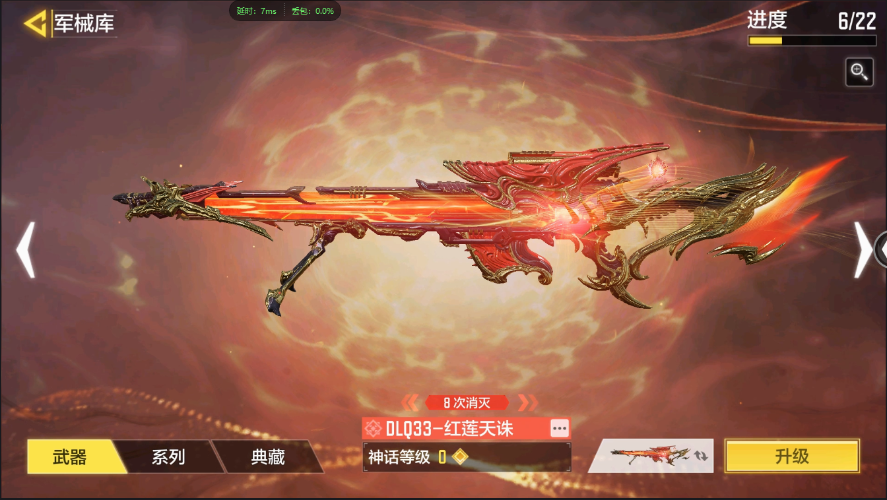Choose the previous kill-counter style arrow

(x=410, y=403)
